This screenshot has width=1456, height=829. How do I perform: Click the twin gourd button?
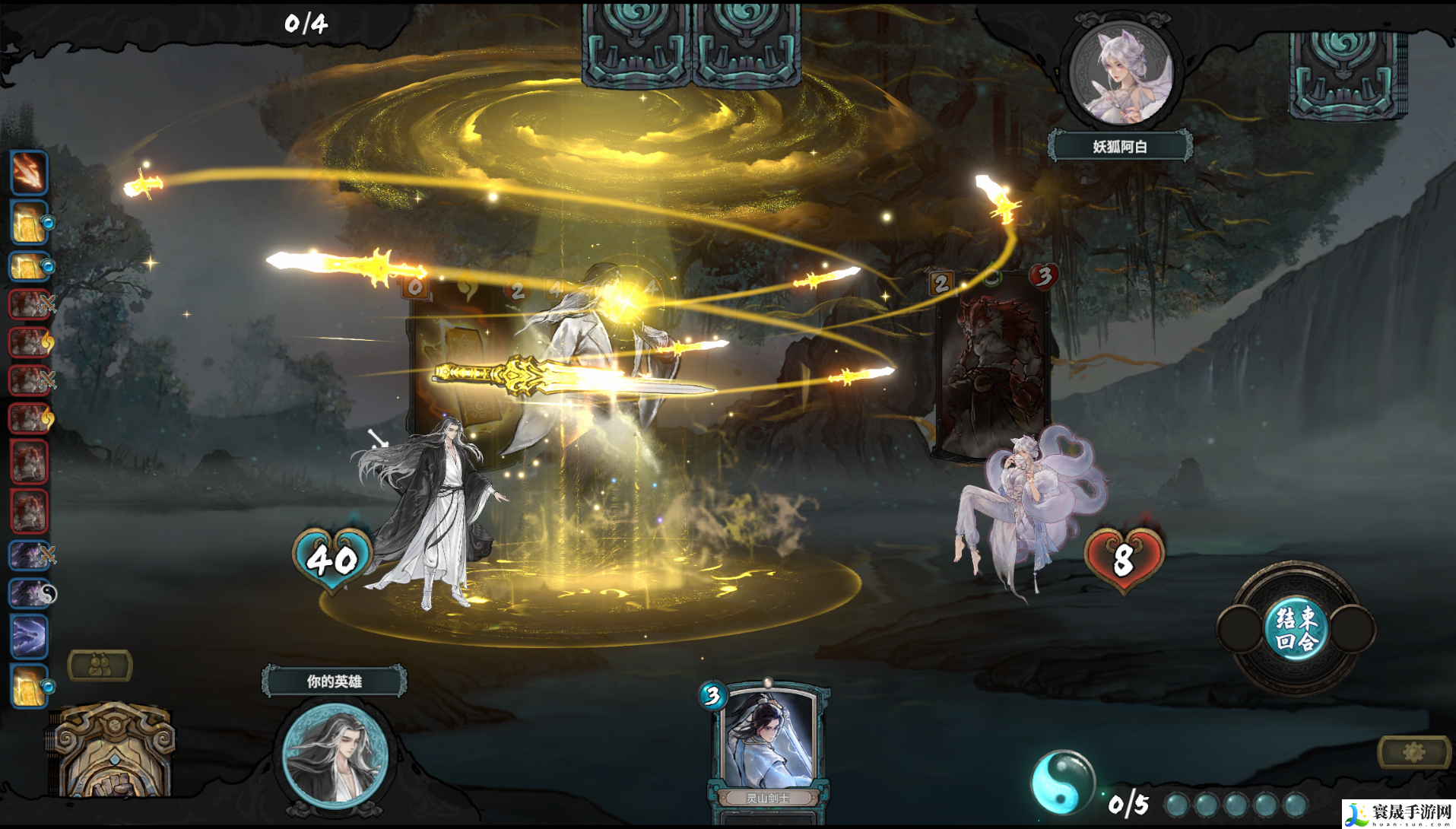(x=100, y=665)
